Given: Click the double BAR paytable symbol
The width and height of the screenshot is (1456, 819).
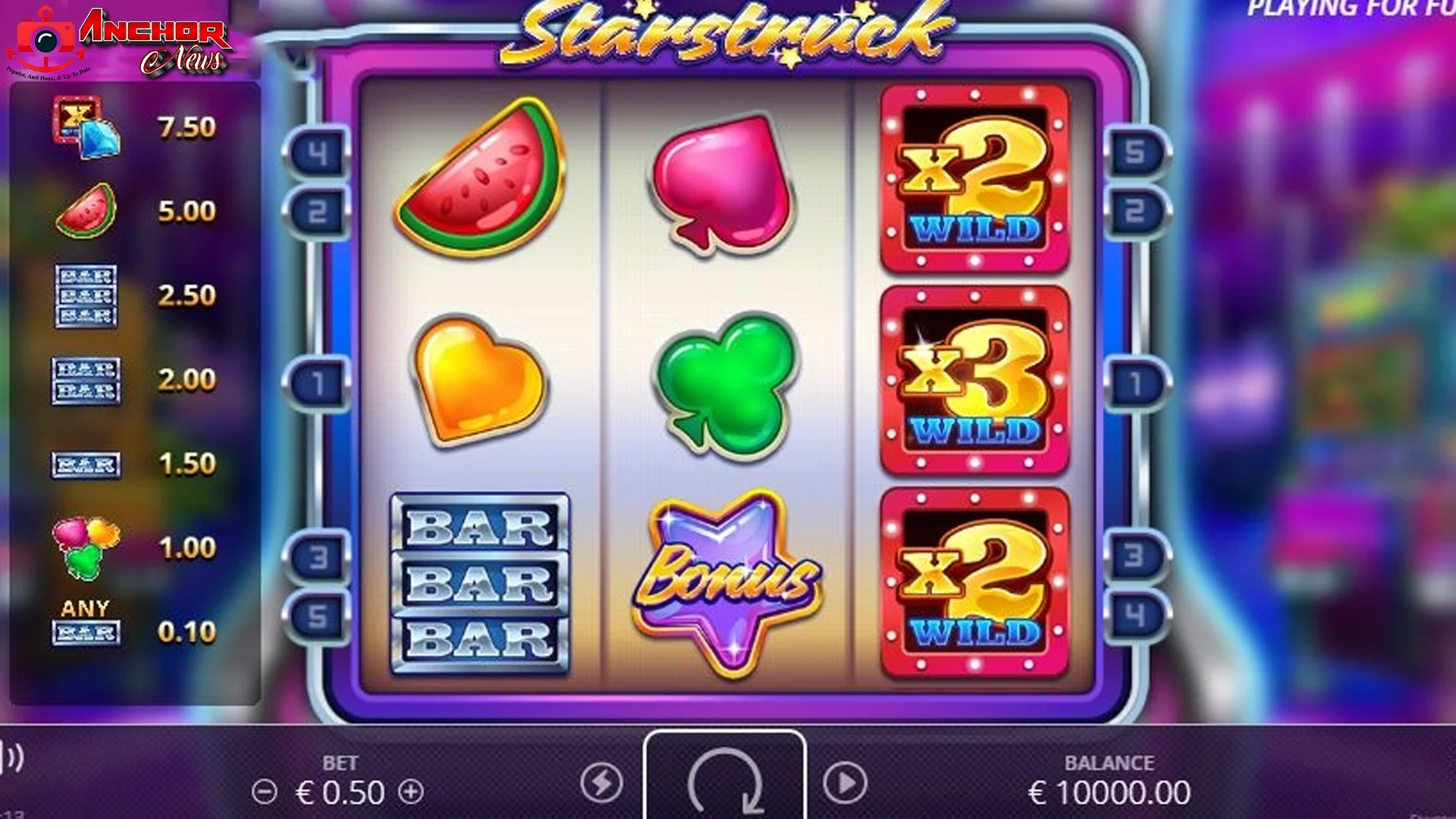Looking at the screenshot, I should (x=85, y=381).
